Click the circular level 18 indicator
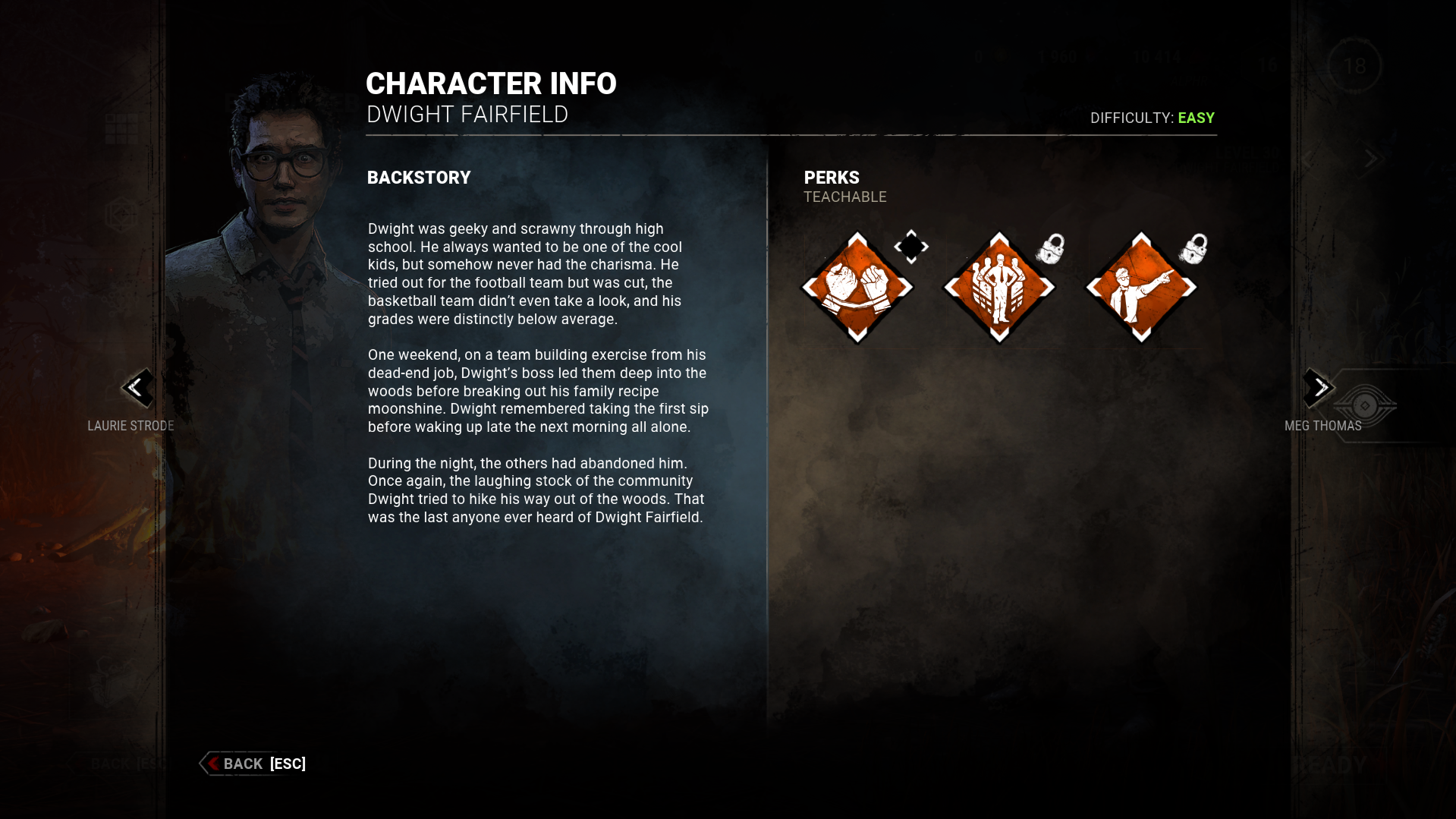 point(1356,67)
